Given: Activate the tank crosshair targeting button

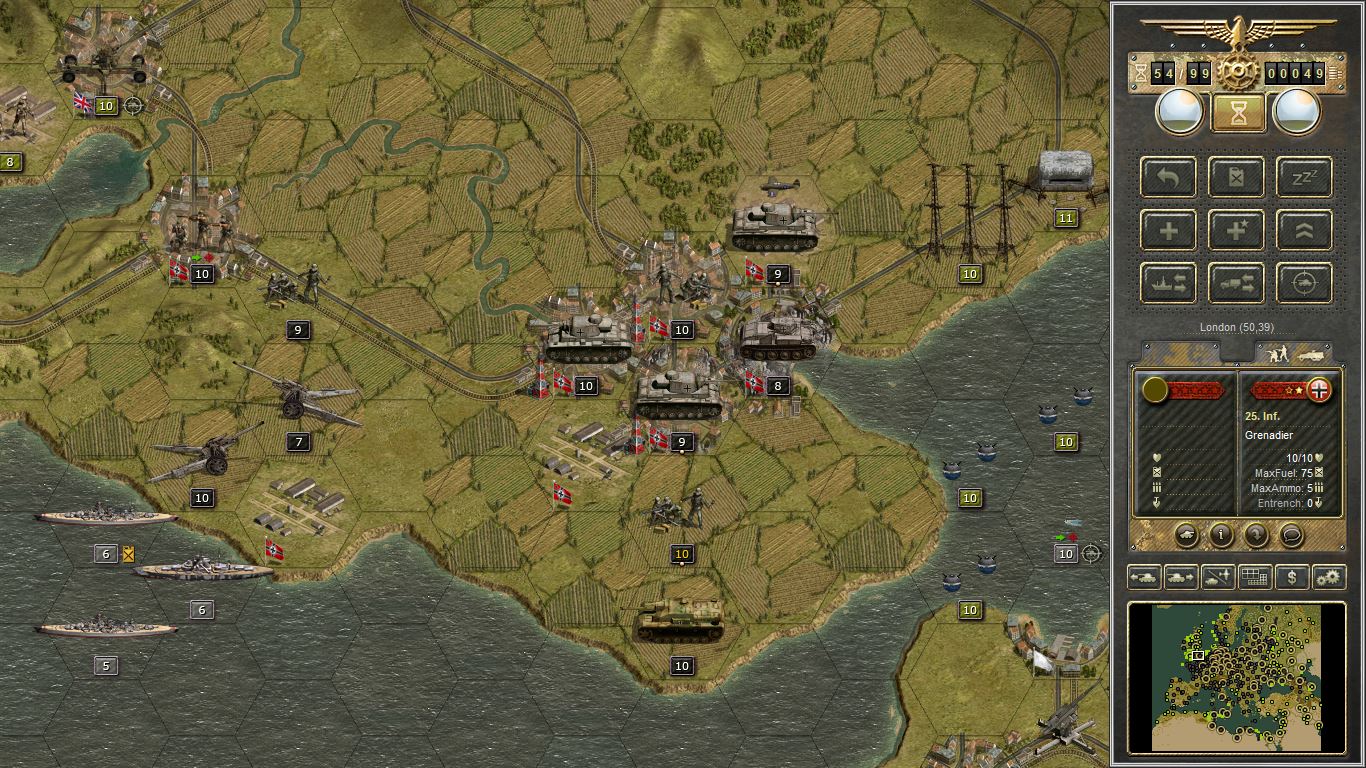Looking at the screenshot, I should click(1304, 283).
